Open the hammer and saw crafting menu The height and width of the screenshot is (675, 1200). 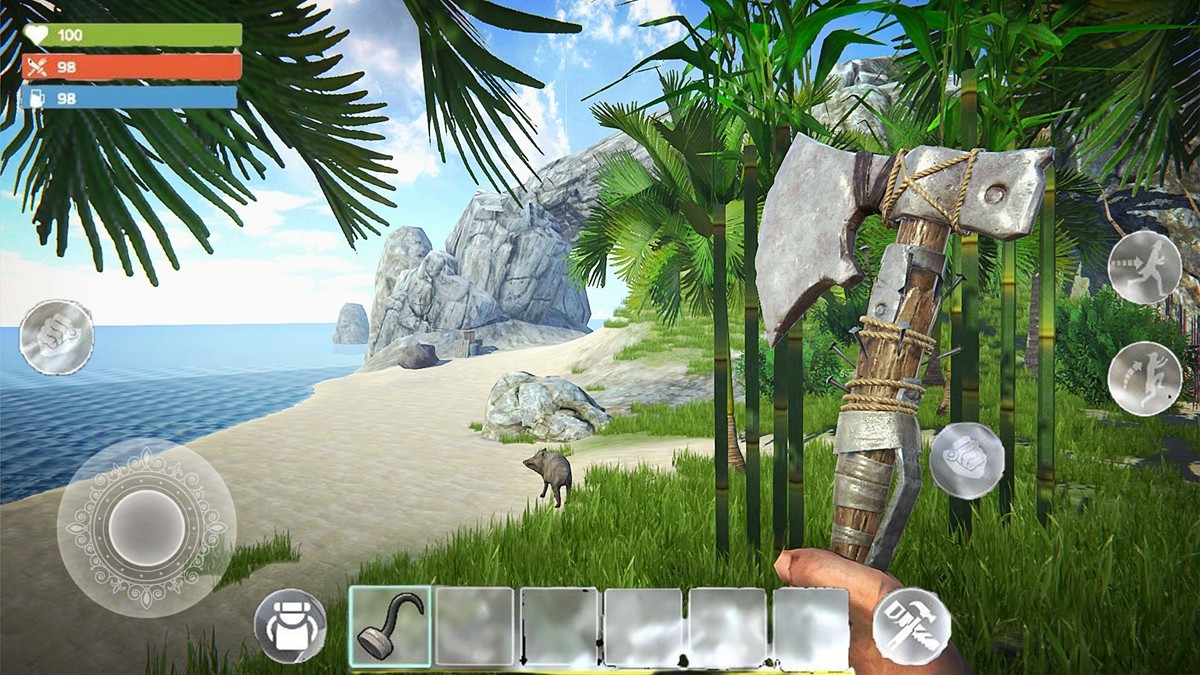click(911, 625)
